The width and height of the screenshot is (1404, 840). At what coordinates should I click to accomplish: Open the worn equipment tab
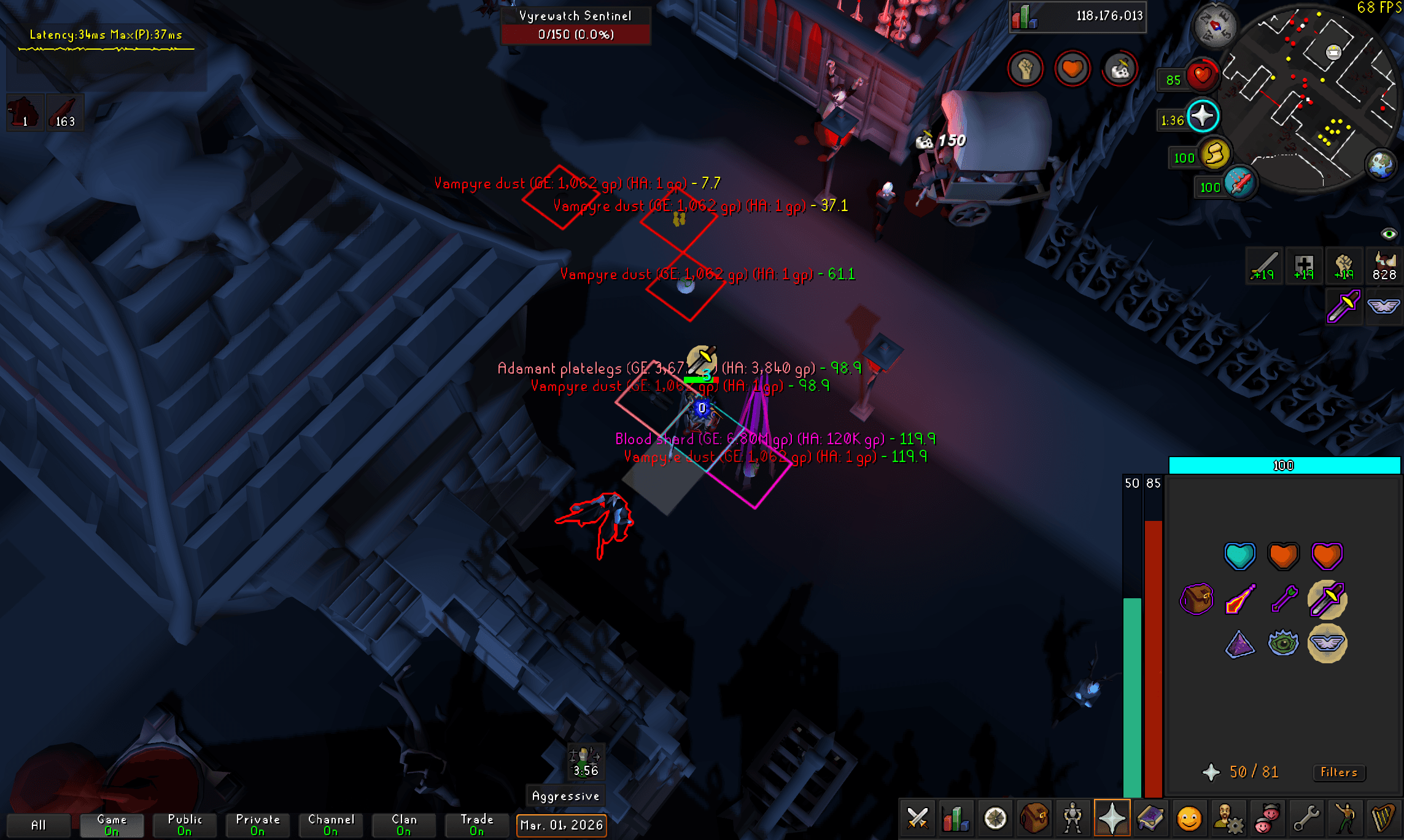[x=1072, y=818]
